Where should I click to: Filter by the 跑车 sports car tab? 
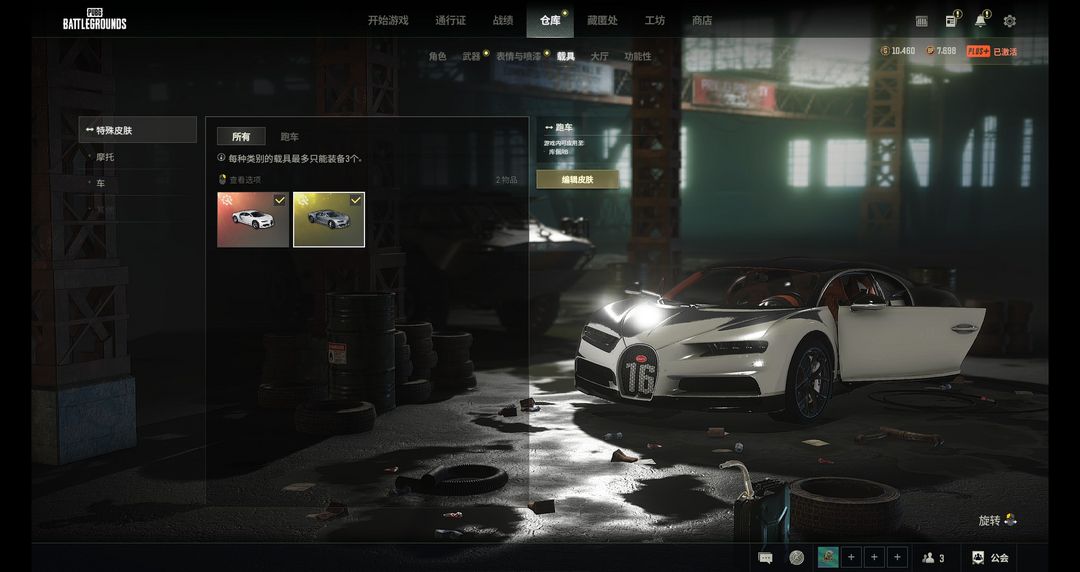point(289,137)
